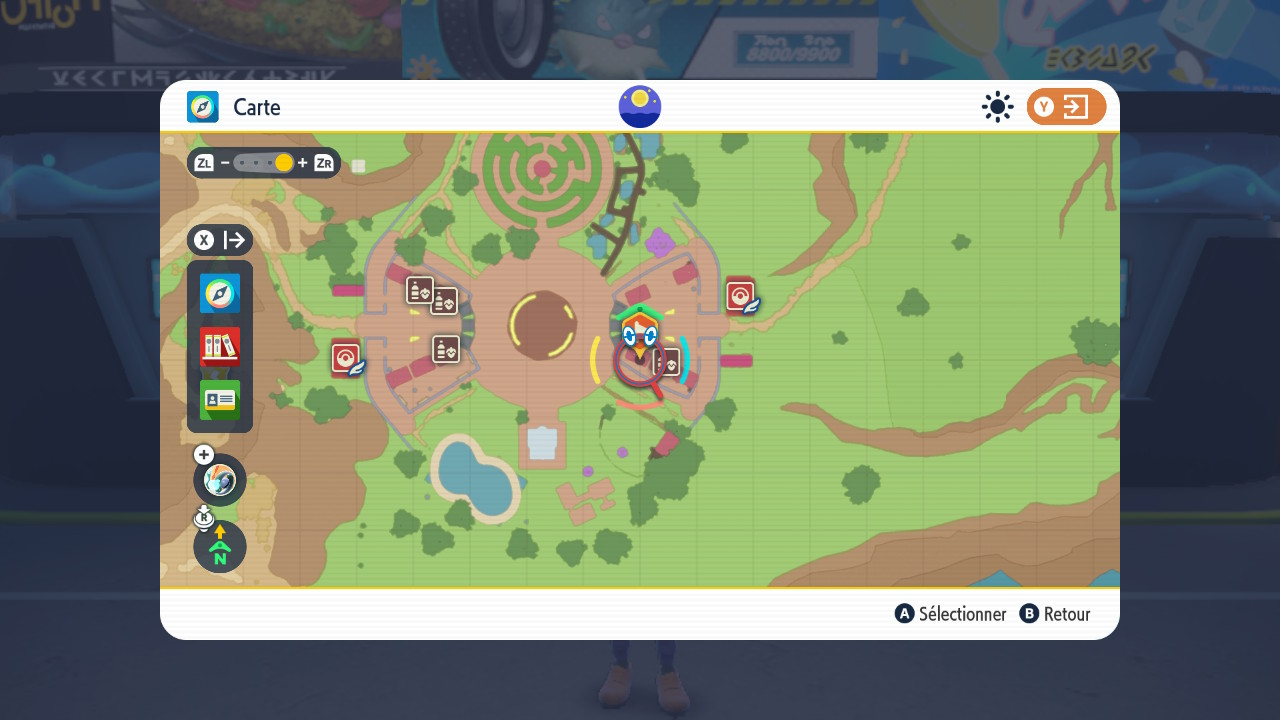Select the Pokémon Center marker west of town
Viewport: 1280px width, 720px height.
pos(346,357)
